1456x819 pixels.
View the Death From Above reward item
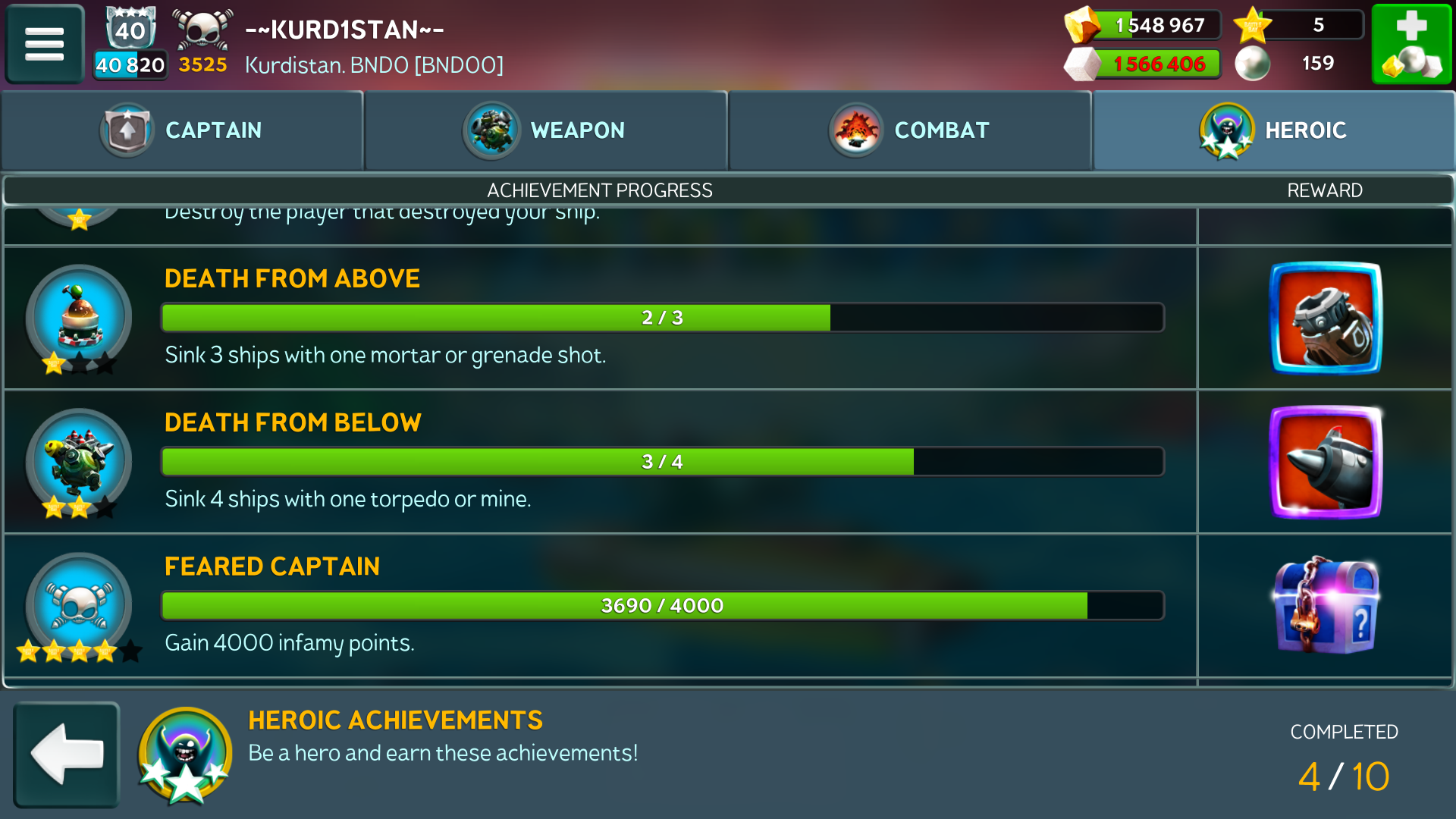click(x=1326, y=318)
